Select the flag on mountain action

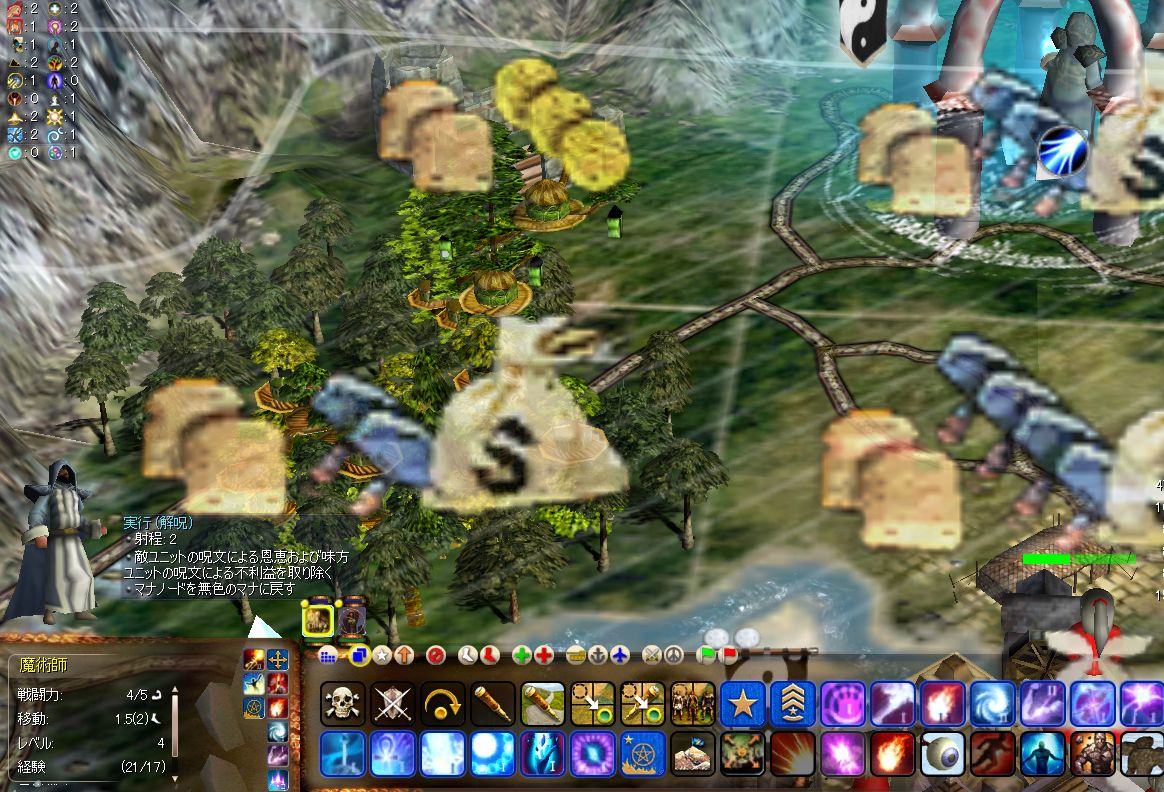pos(693,754)
